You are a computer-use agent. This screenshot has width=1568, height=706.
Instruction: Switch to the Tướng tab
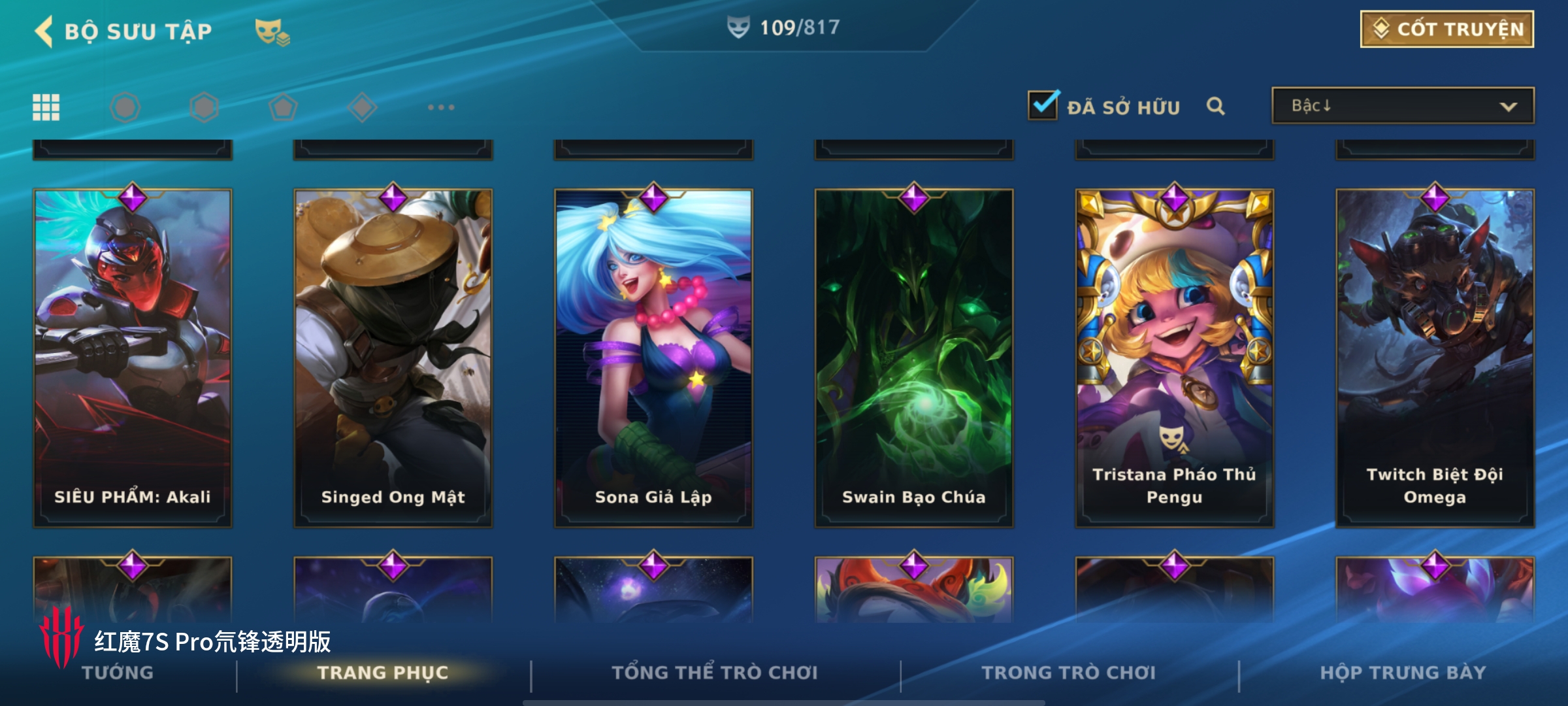point(118,673)
